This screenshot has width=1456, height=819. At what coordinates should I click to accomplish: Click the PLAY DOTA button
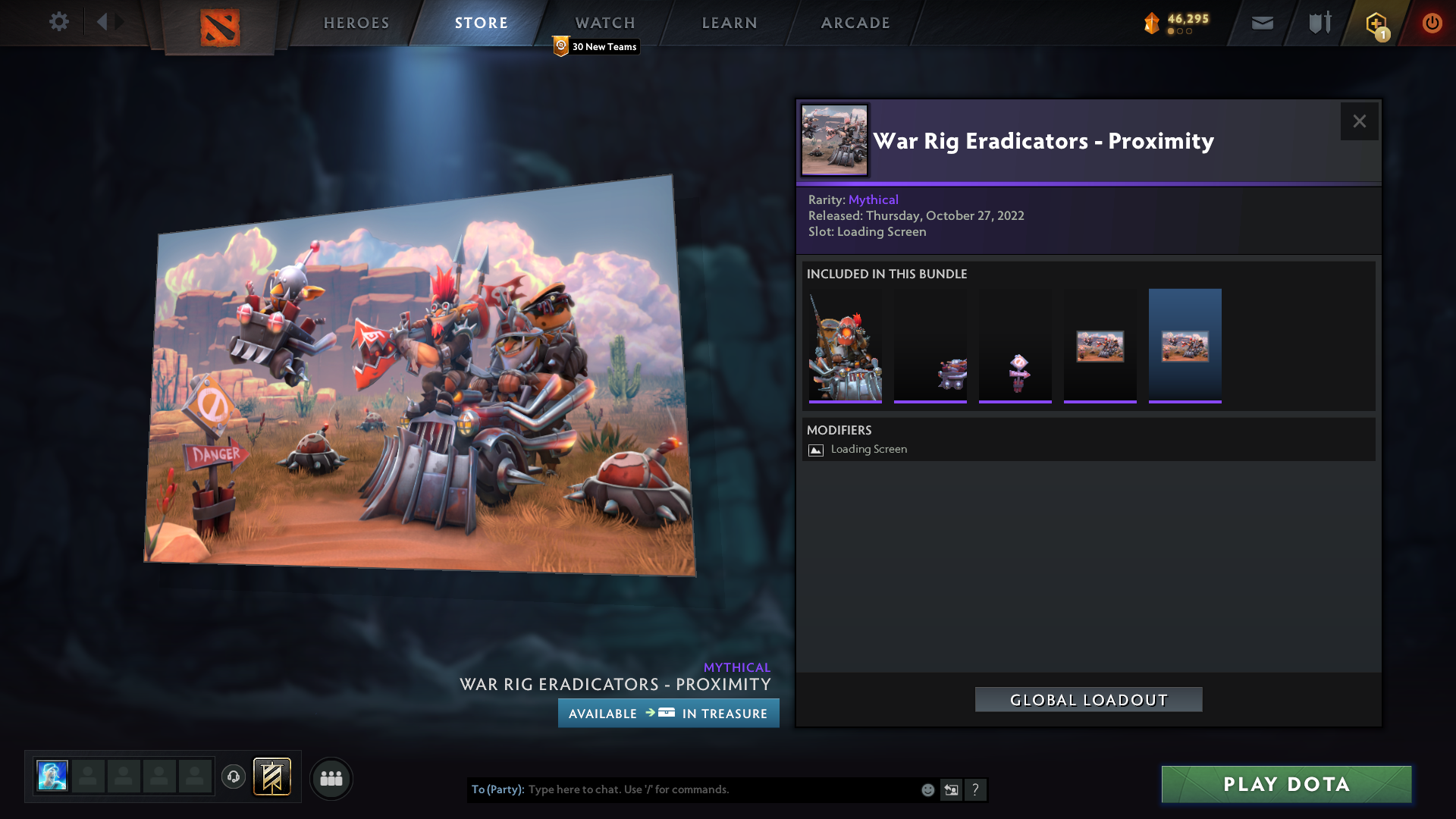tap(1285, 784)
